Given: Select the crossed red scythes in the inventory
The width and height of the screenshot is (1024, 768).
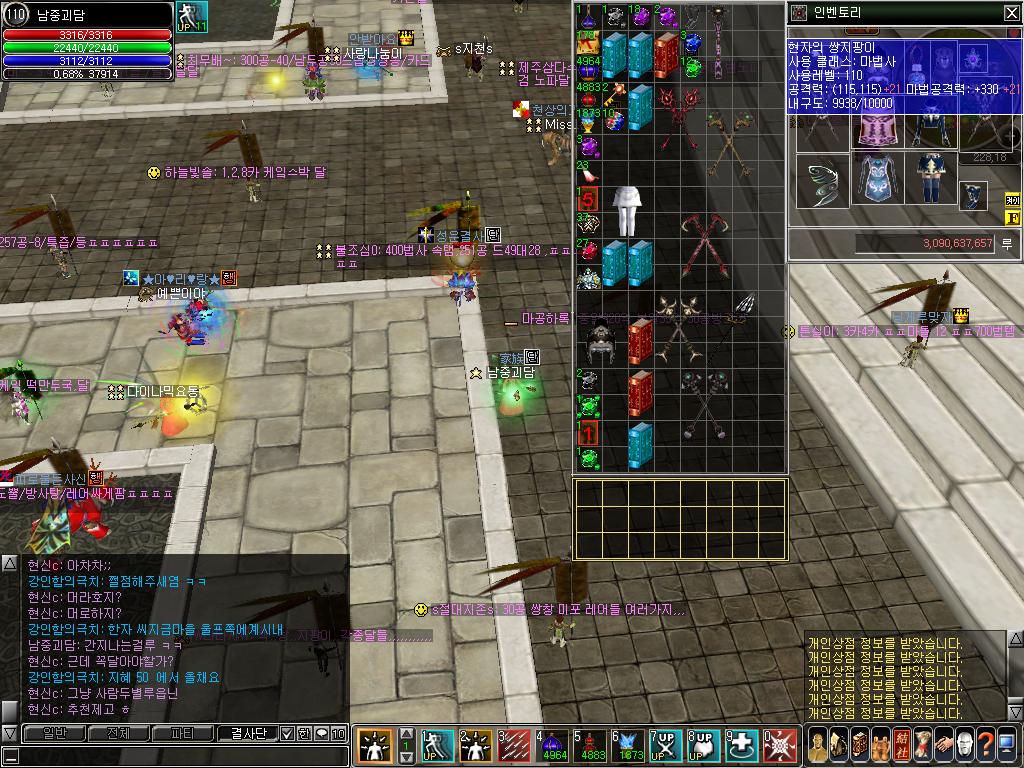Looking at the screenshot, I should pyautogui.click(x=704, y=245).
